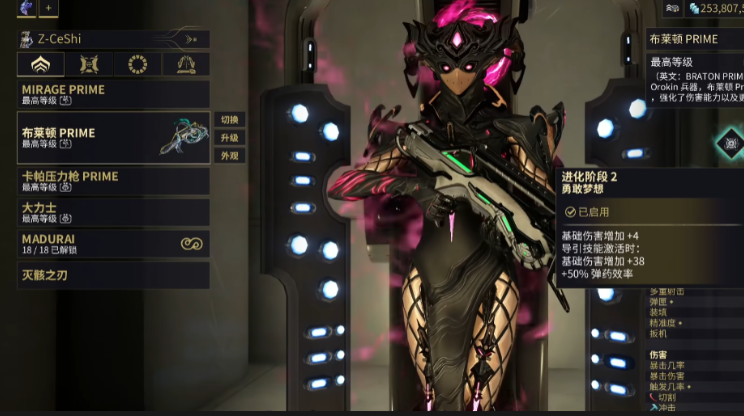The width and height of the screenshot is (744, 416).
Task: Choose the 大力士 melee weapon row
Action: (x=113, y=211)
